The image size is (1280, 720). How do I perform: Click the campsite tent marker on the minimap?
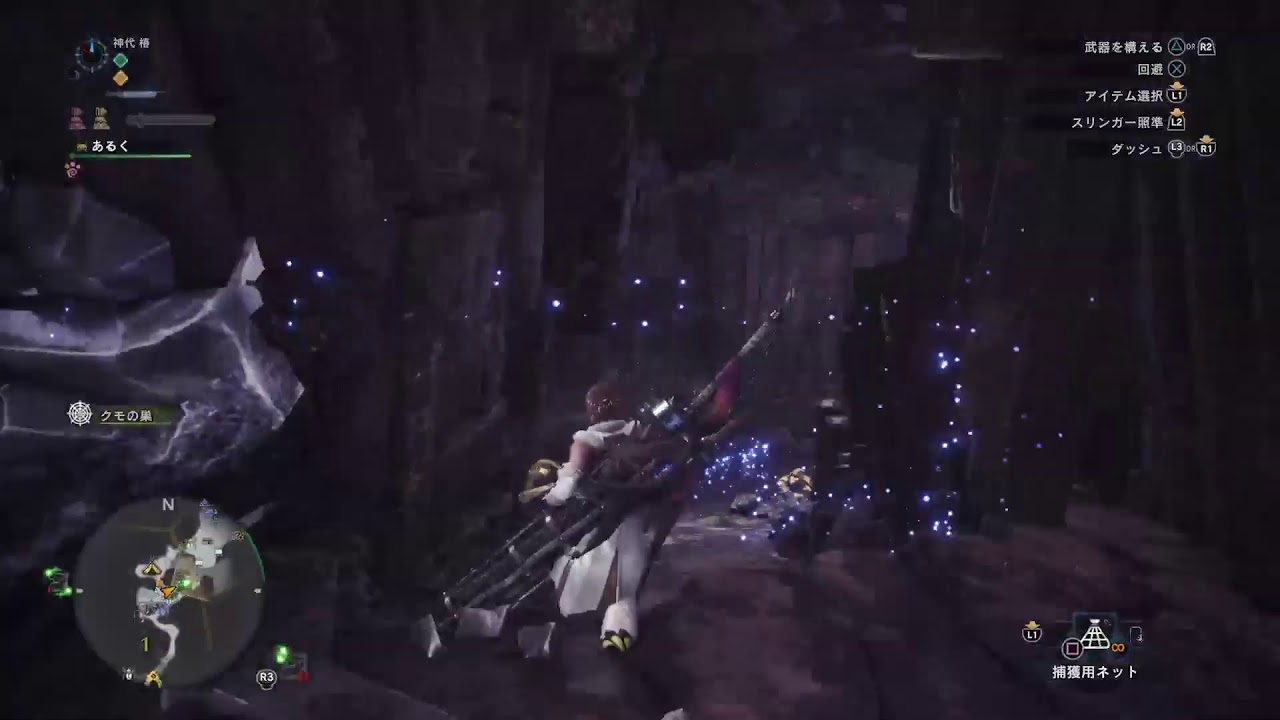click(152, 570)
